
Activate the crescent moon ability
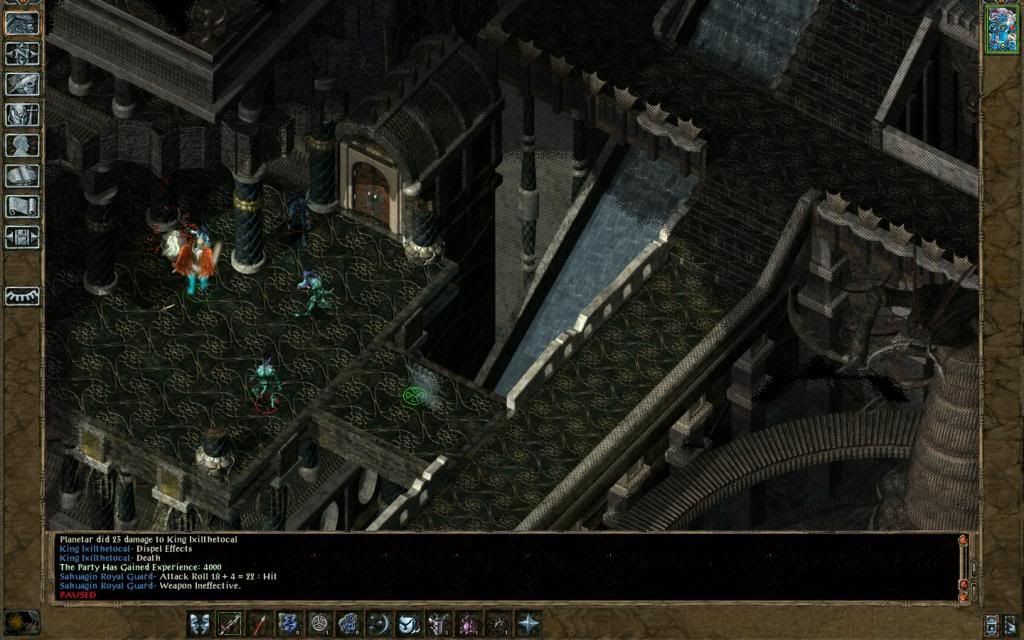[x=379, y=623]
